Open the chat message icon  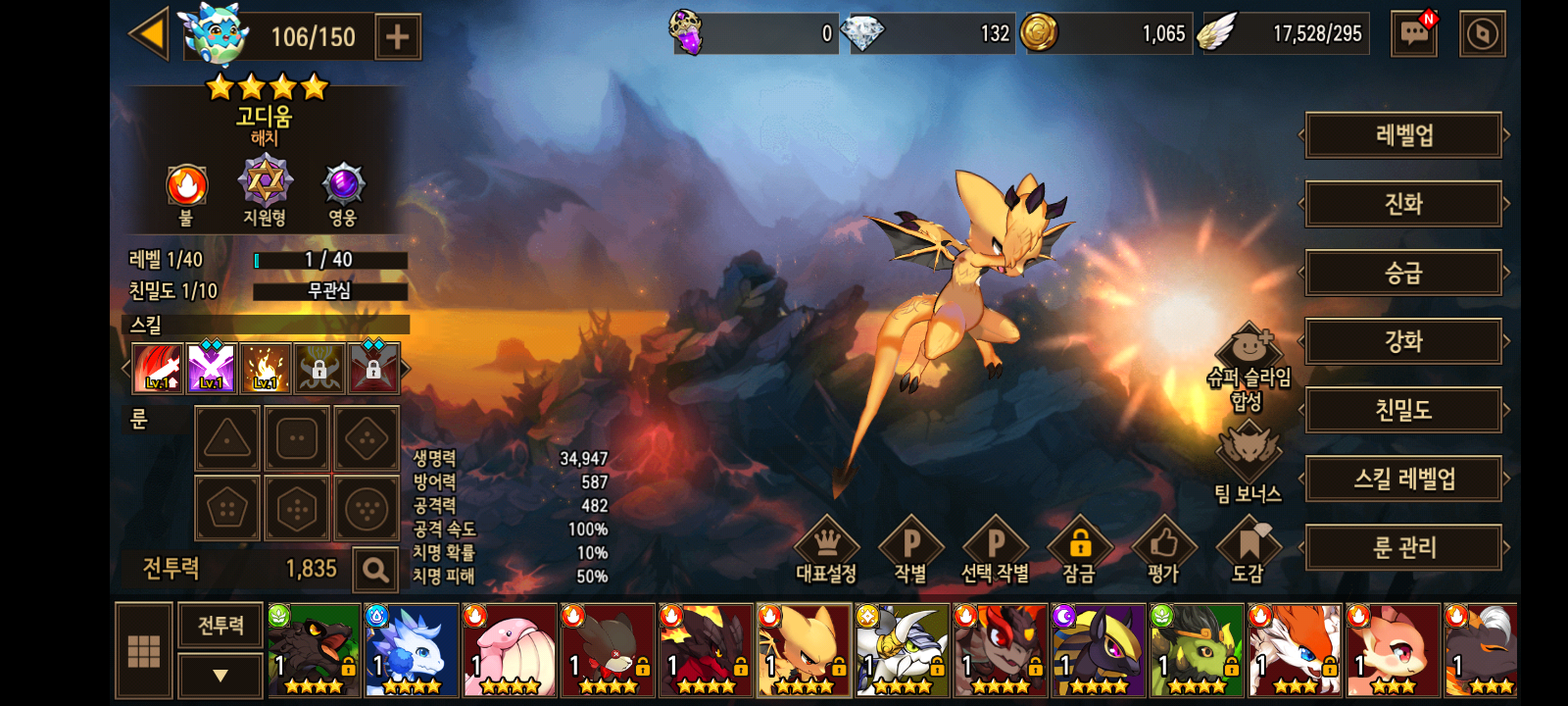[1414, 34]
